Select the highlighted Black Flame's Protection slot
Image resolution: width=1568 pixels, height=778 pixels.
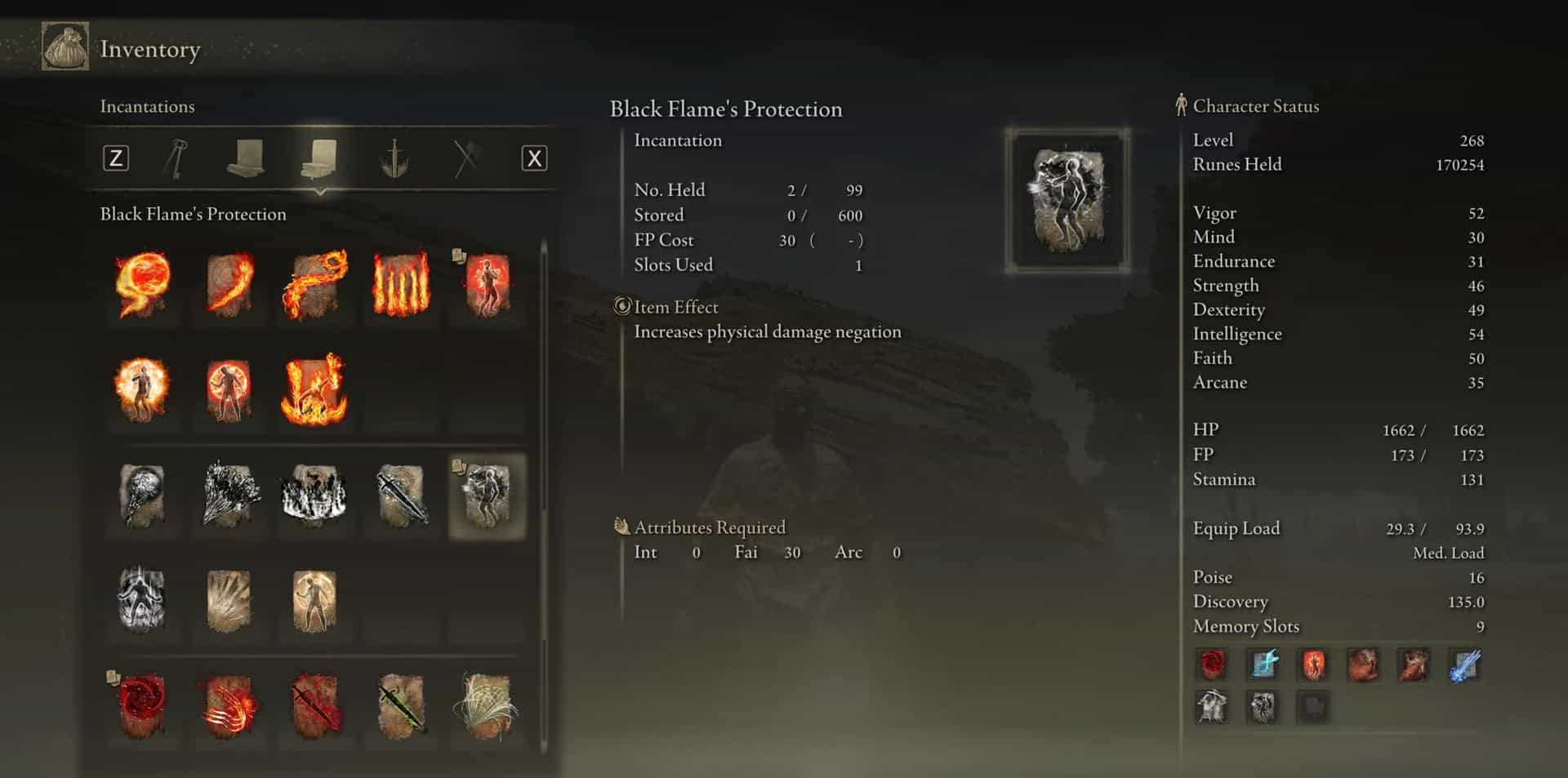click(x=487, y=496)
